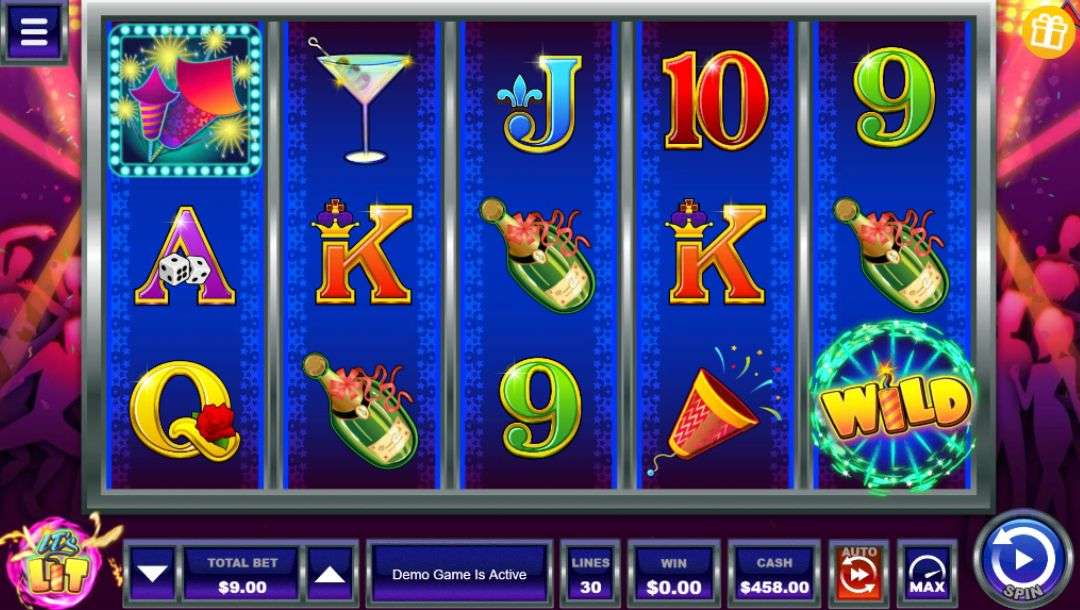Open the hamburger menu
Viewport: 1080px width, 610px height.
click(33, 30)
